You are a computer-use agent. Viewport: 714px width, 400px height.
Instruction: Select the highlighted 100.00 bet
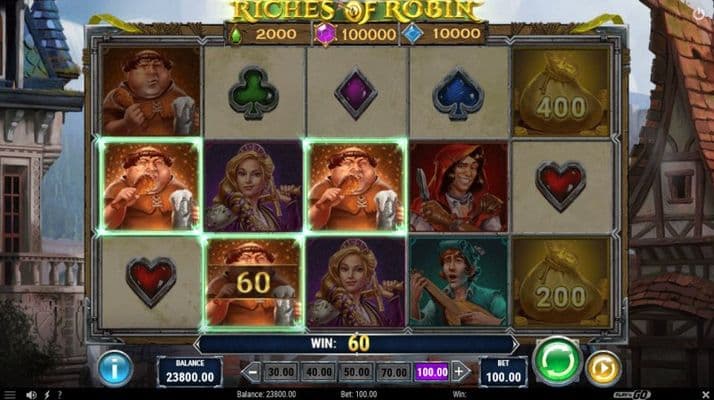click(x=430, y=371)
